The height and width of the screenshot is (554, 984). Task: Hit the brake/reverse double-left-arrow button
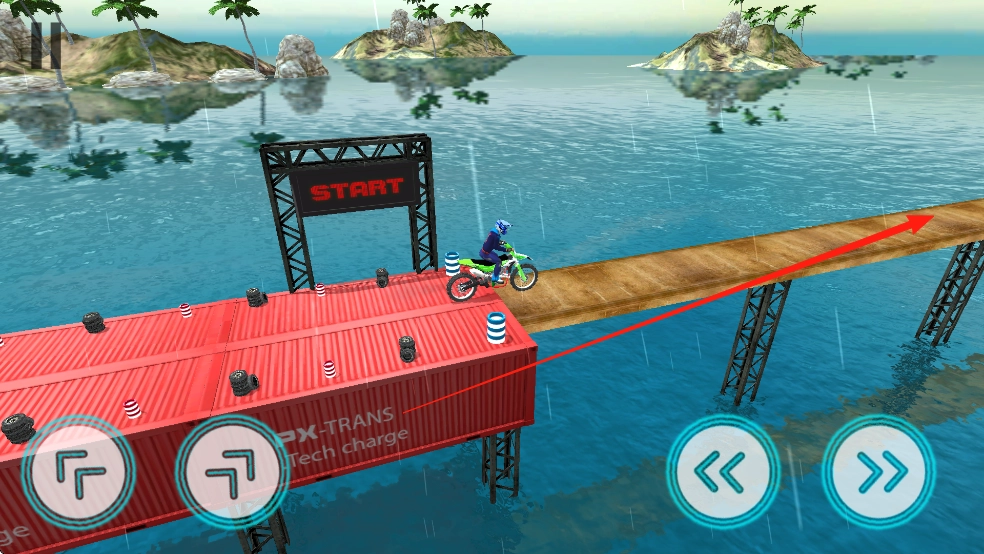pyautogui.click(x=723, y=470)
